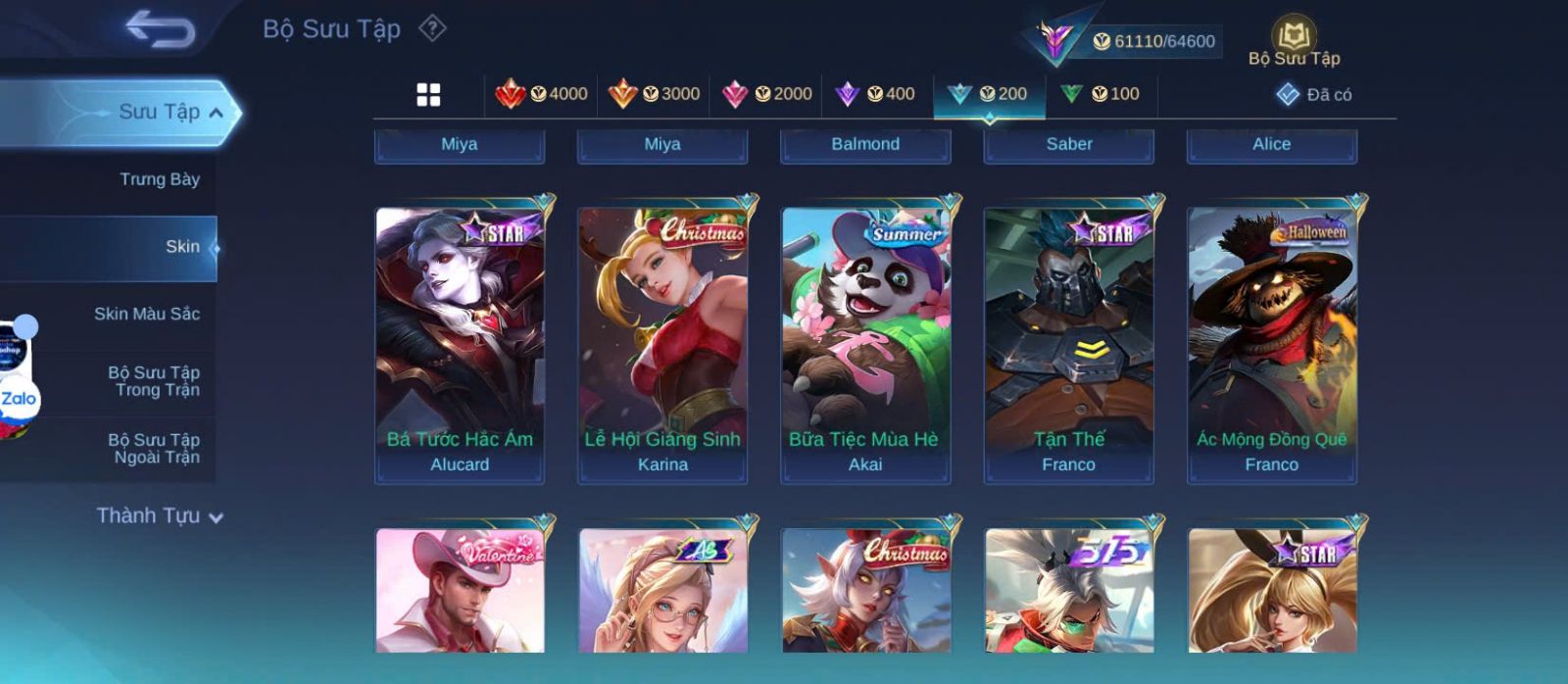
Task: Go back using the return arrow
Action: point(160,29)
